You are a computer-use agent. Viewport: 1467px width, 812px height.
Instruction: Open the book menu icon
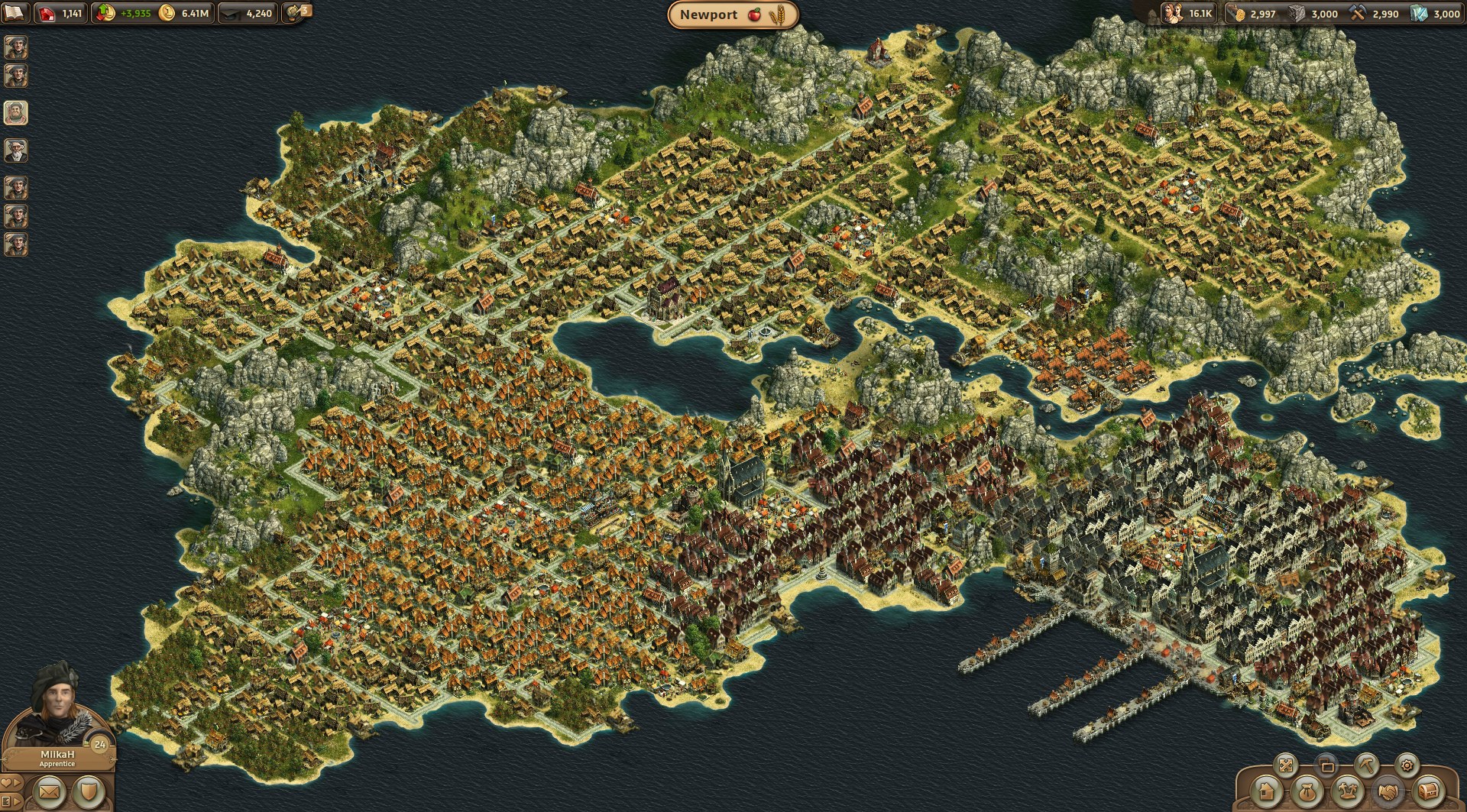point(14,12)
